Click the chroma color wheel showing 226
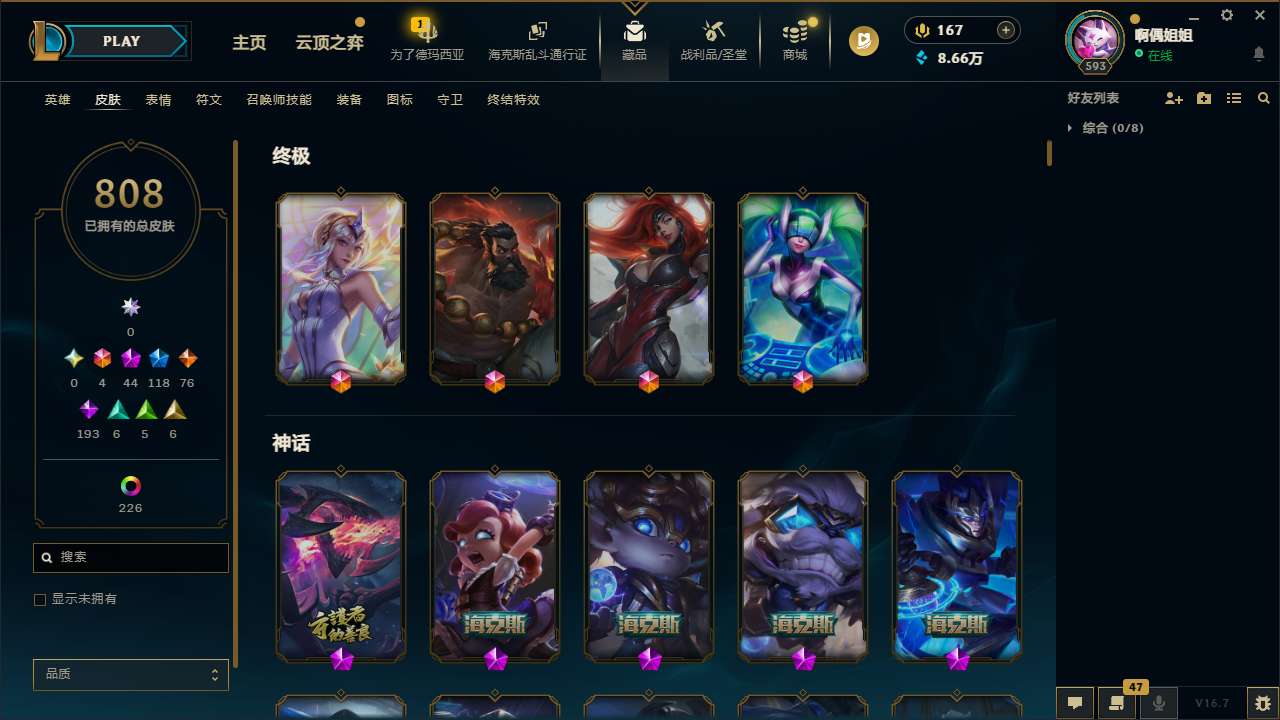 click(x=130, y=485)
